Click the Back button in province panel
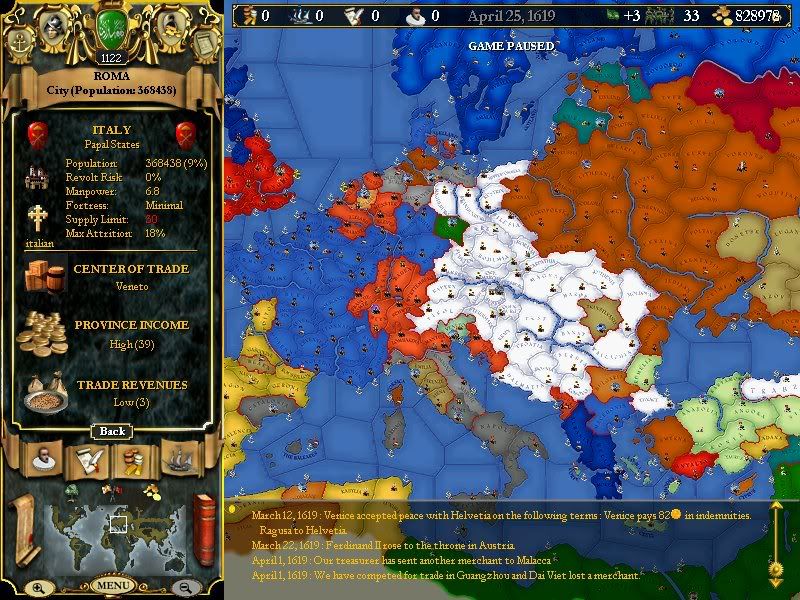Screen dimensions: 800x600 coord(111,431)
